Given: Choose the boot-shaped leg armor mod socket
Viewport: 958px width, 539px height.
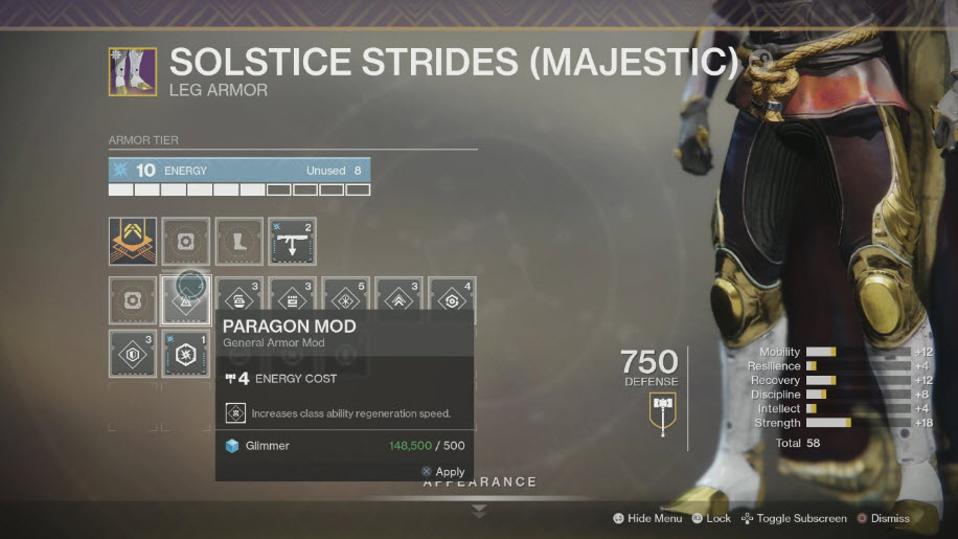Looking at the screenshot, I should [239, 242].
